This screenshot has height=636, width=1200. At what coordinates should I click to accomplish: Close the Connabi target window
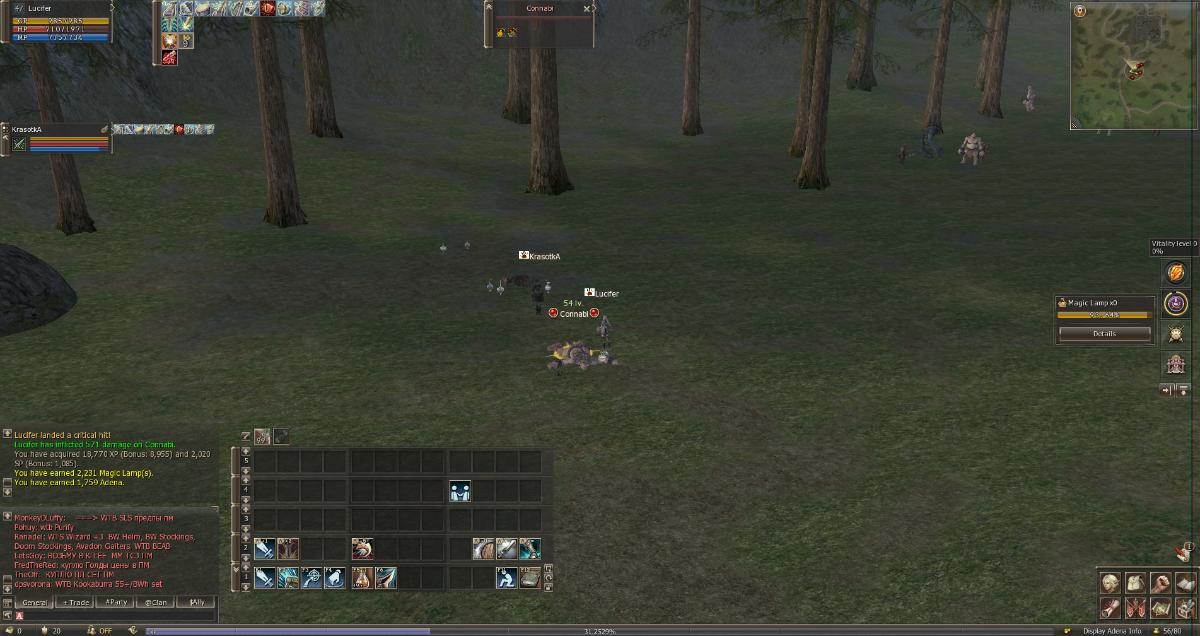pyautogui.click(x=588, y=8)
